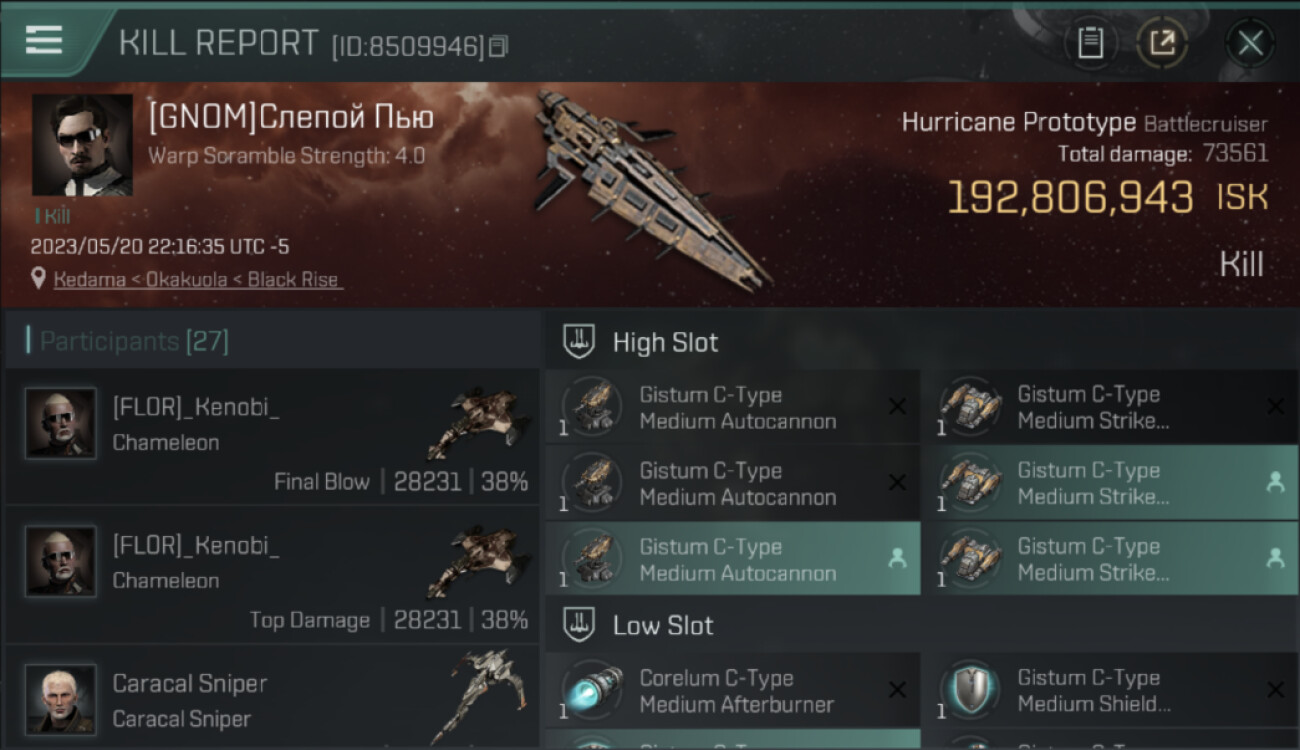Select the highlighted Gistum Medium Autocannon
The width and height of the screenshot is (1300, 750).
pyautogui.click(x=732, y=560)
